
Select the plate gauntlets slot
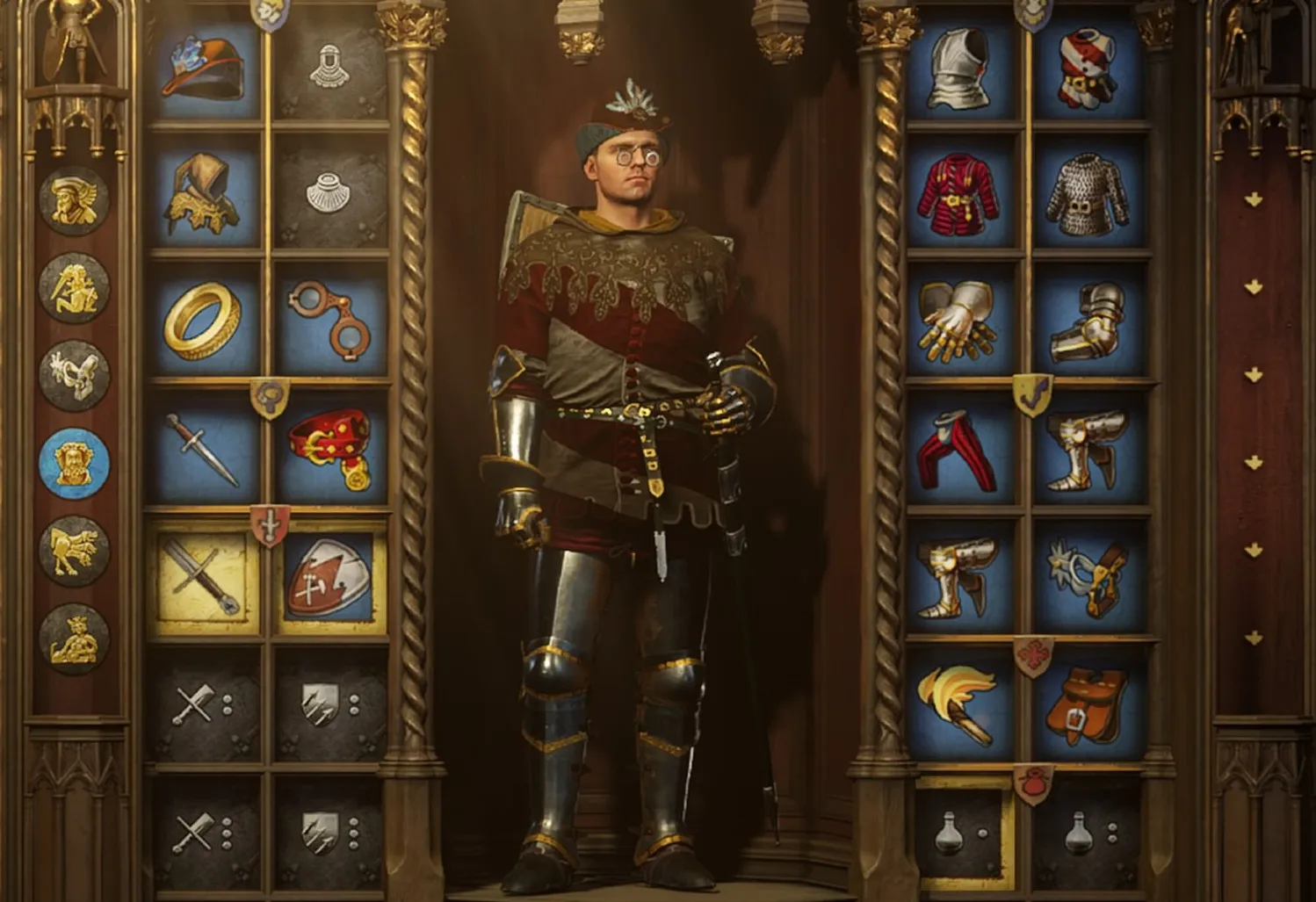(961, 321)
